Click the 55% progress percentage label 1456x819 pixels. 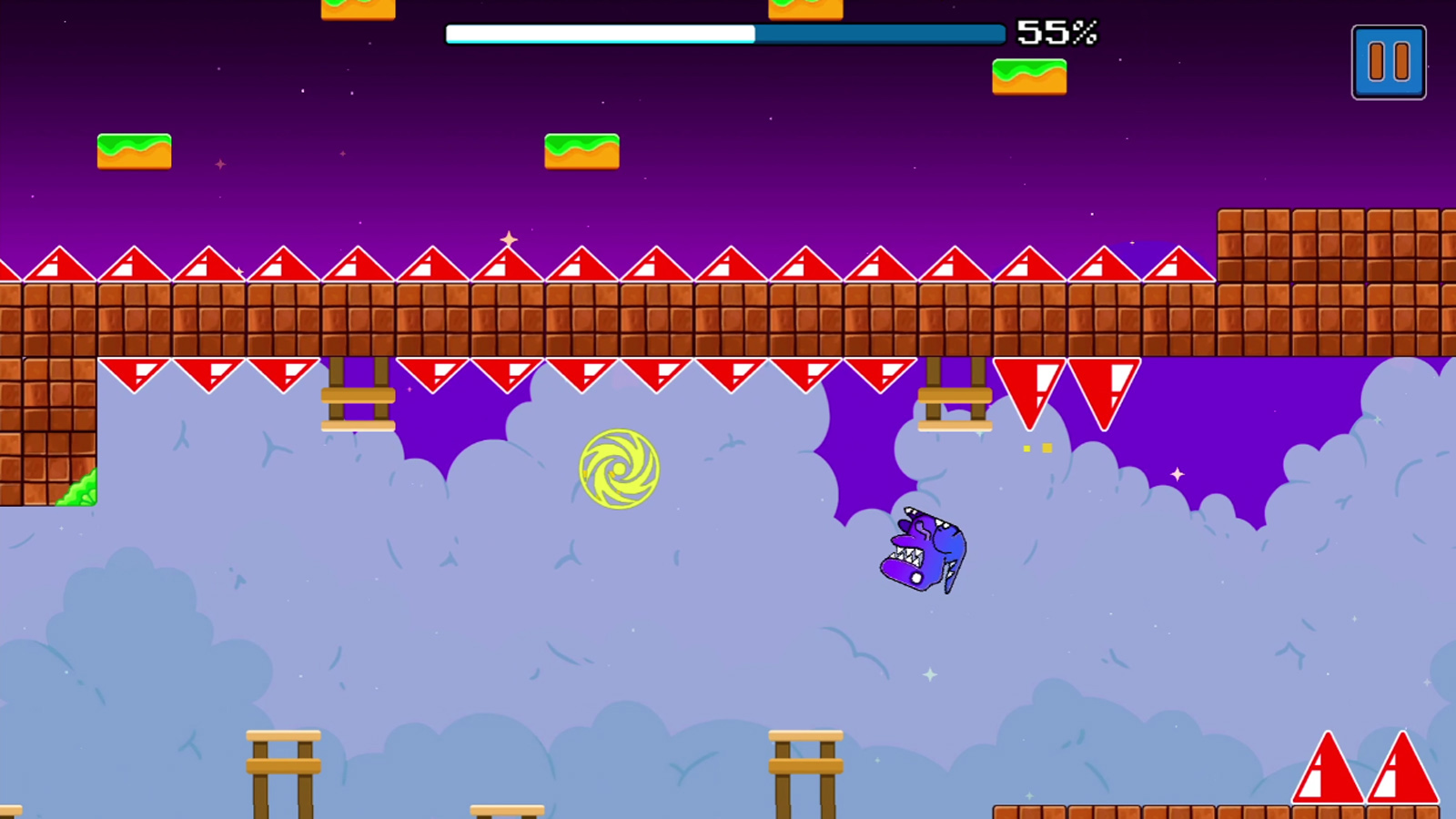coord(1058,34)
